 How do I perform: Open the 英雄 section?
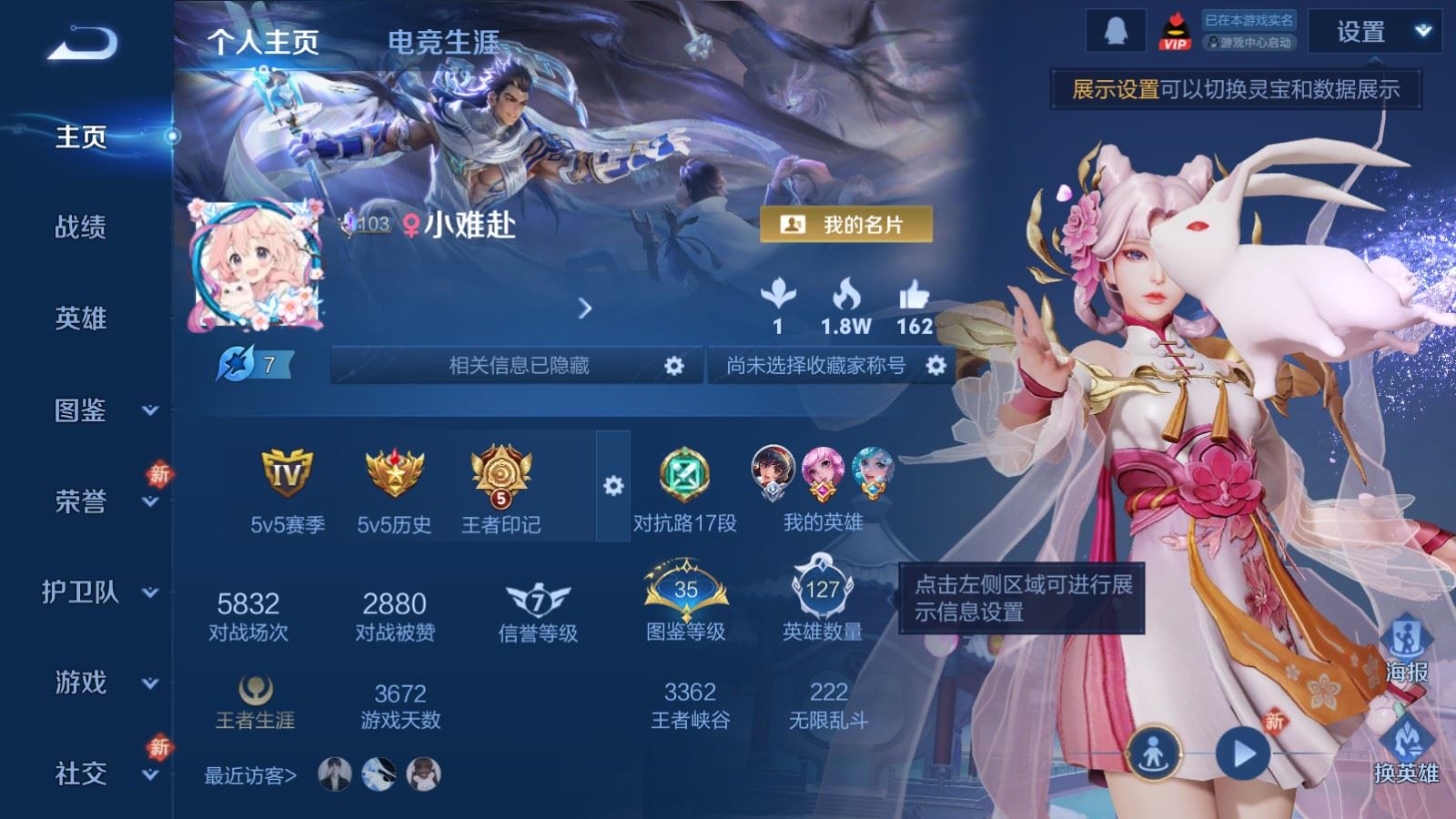pyautogui.click(x=80, y=318)
